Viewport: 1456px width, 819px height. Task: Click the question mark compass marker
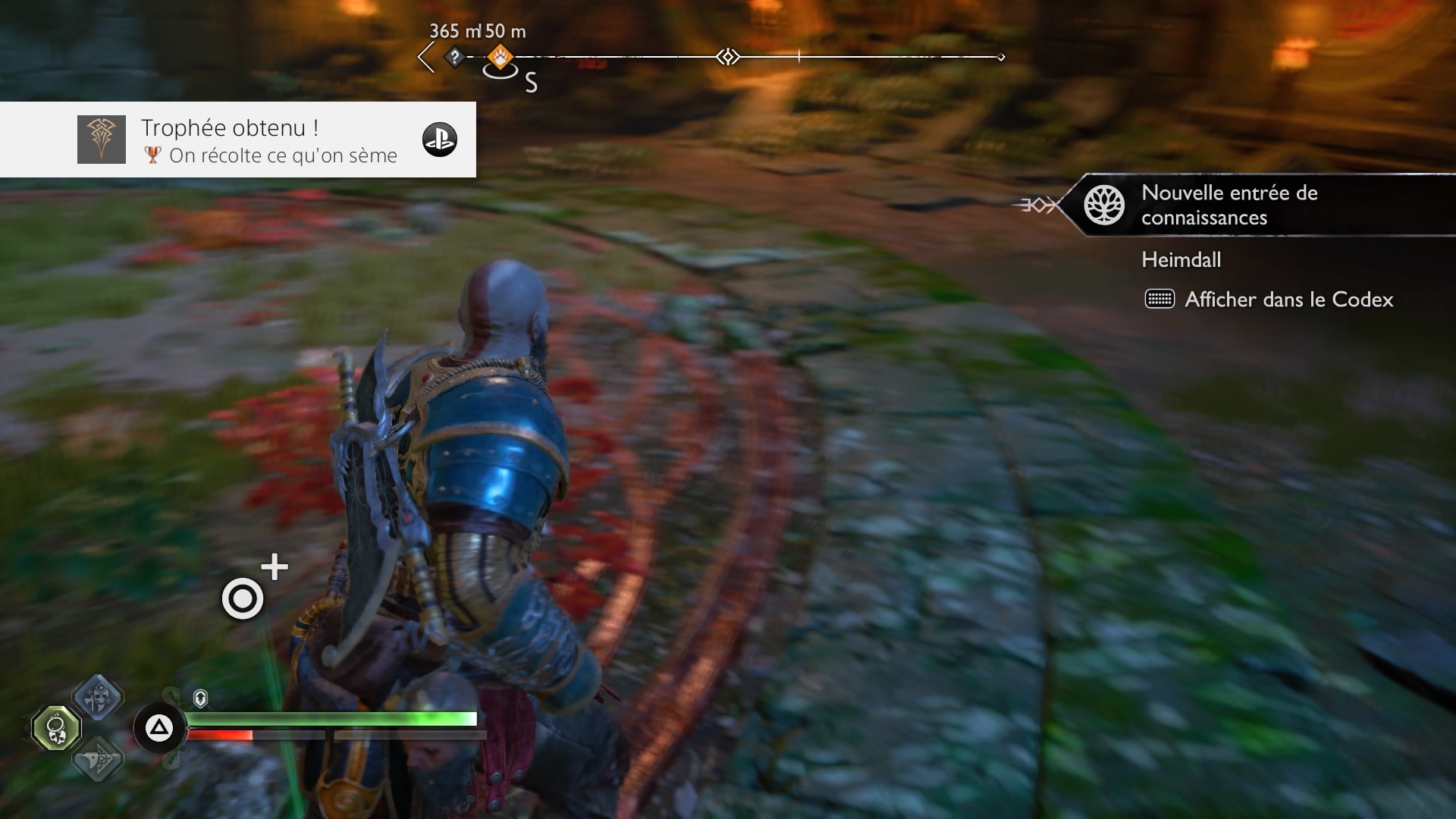454,56
